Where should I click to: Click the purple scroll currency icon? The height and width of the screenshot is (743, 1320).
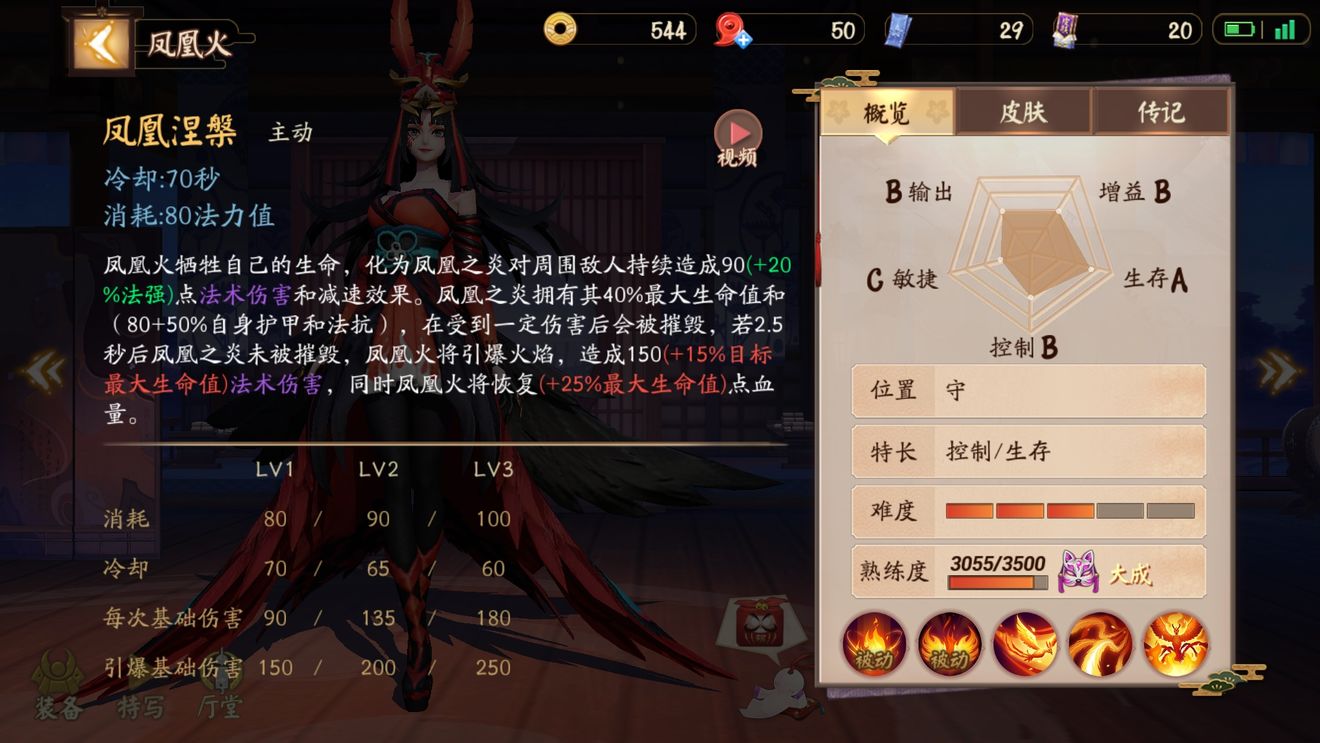click(x=1065, y=30)
